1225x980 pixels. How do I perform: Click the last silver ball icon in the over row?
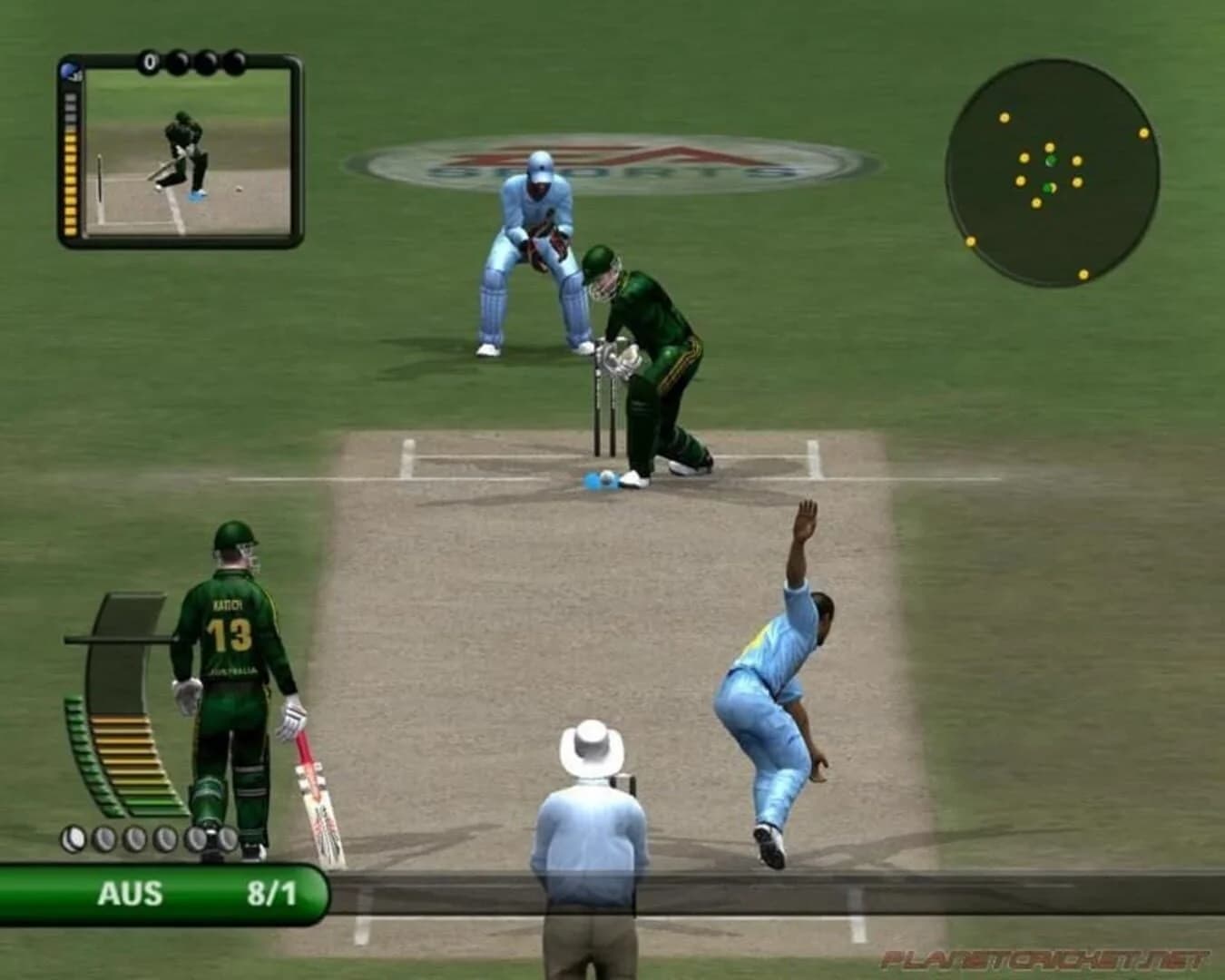[228, 838]
